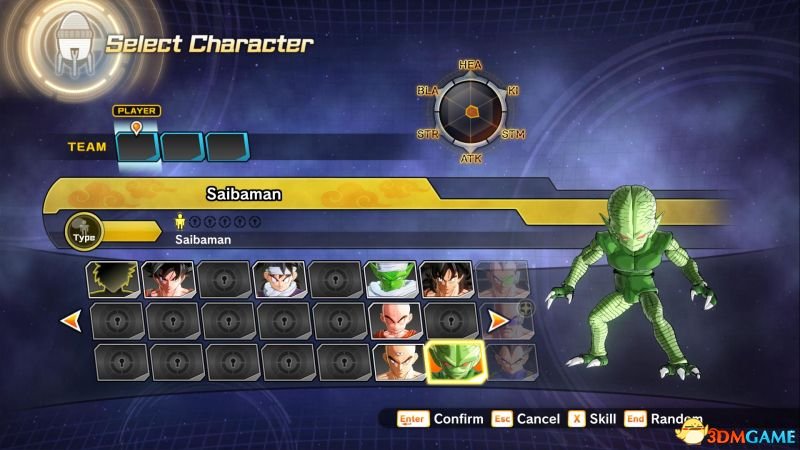800x450 pixels.
Task: Select young Gohan's portrait
Action: point(278,279)
